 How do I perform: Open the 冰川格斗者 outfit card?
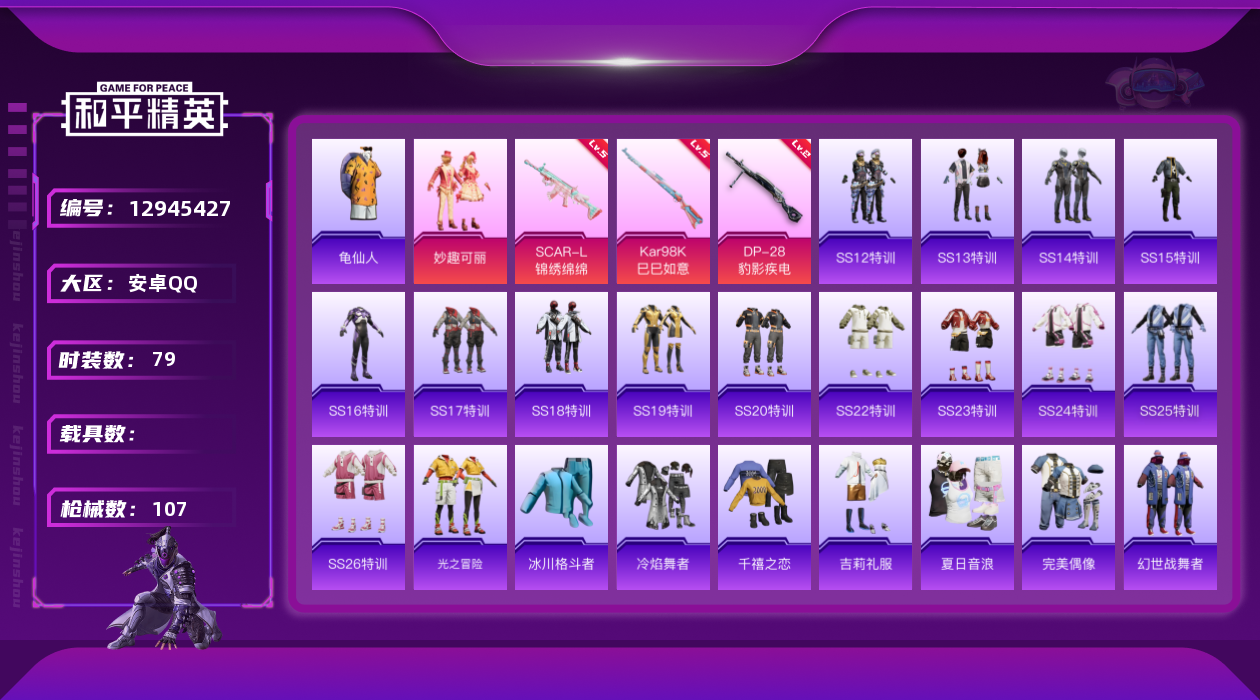[x=561, y=517]
